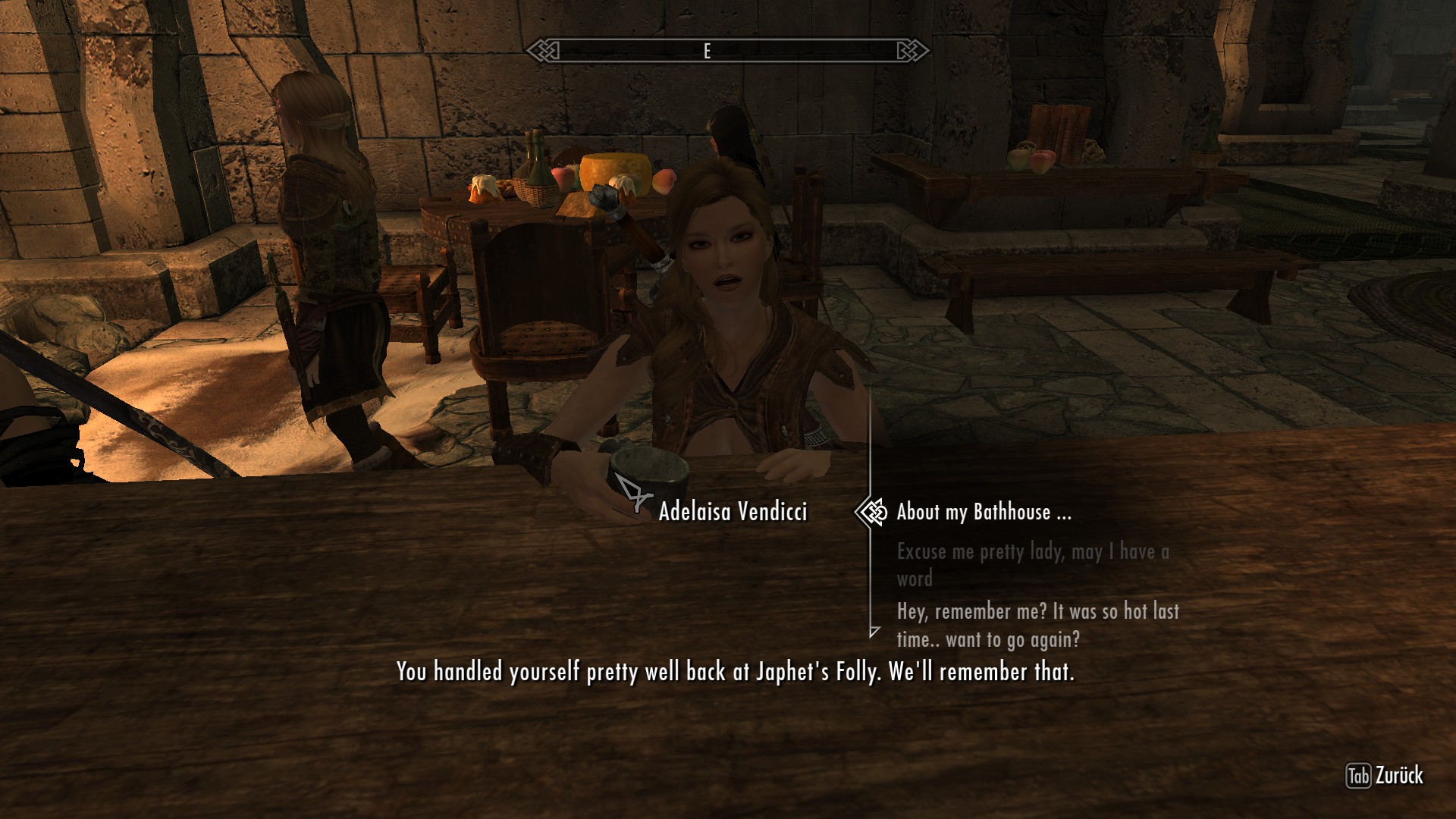This screenshot has width=1456, height=819.
Task: Click the Zurück back button
Action: (x=1385, y=776)
